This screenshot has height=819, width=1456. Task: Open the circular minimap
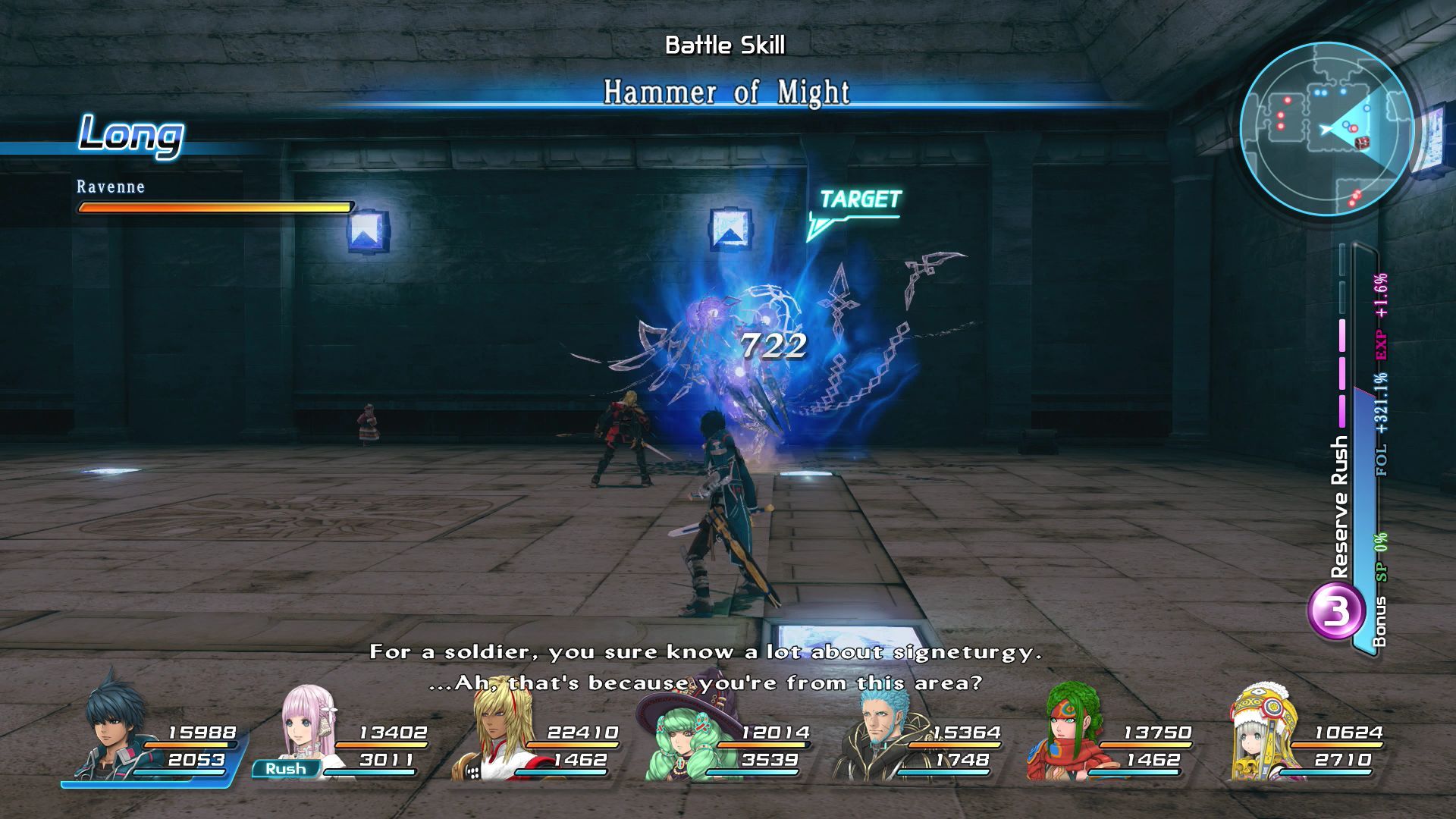[x=1327, y=129]
